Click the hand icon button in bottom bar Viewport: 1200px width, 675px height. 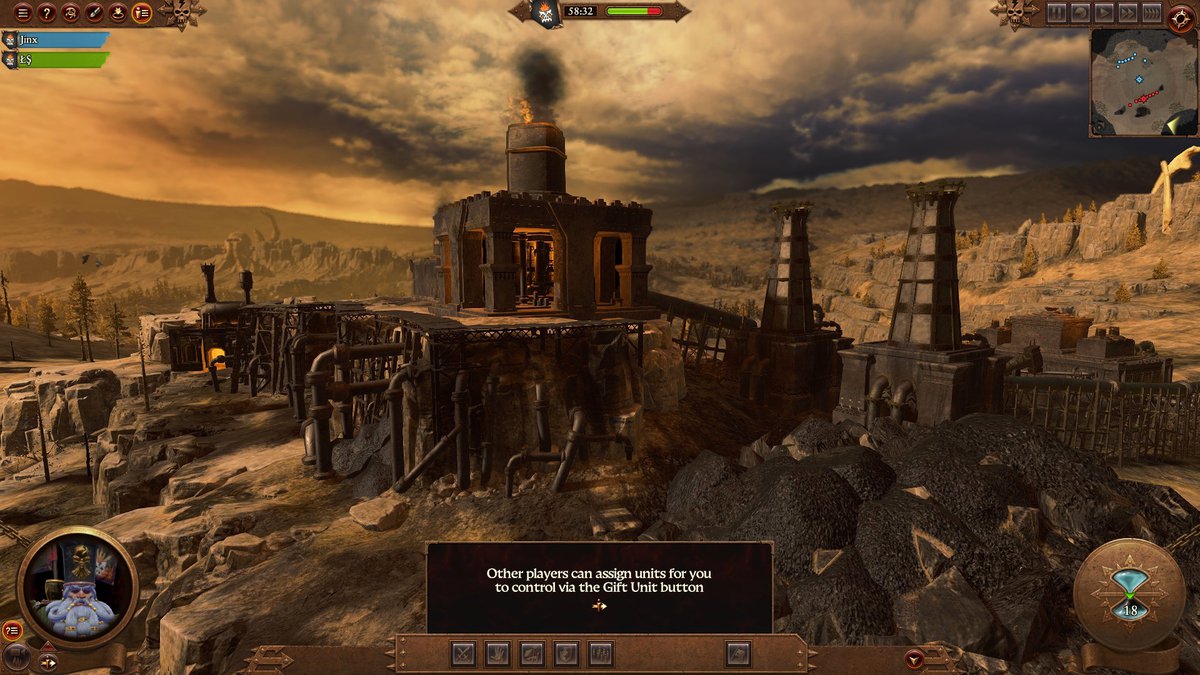point(497,654)
